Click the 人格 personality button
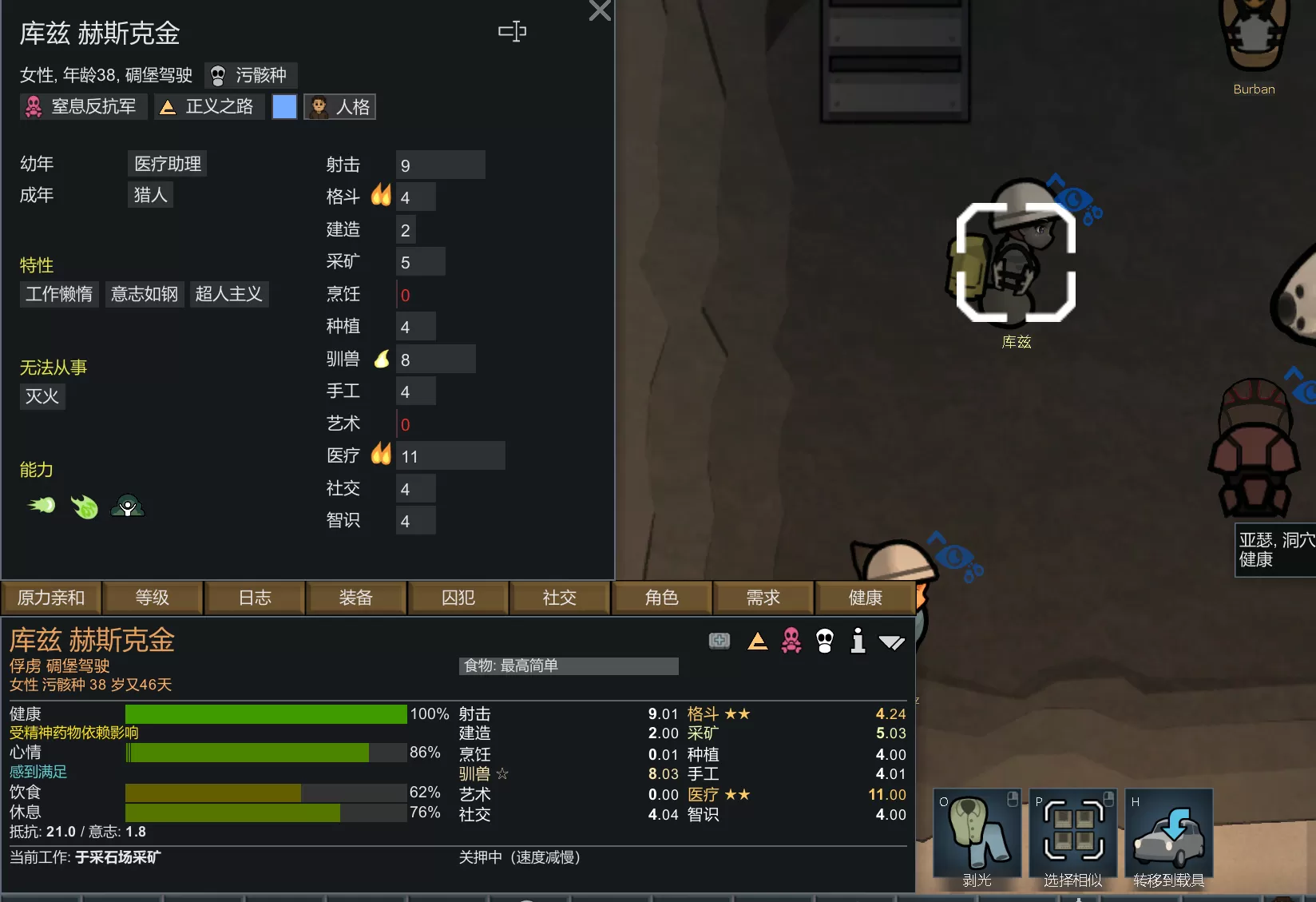The height and width of the screenshot is (902, 1316). (340, 106)
